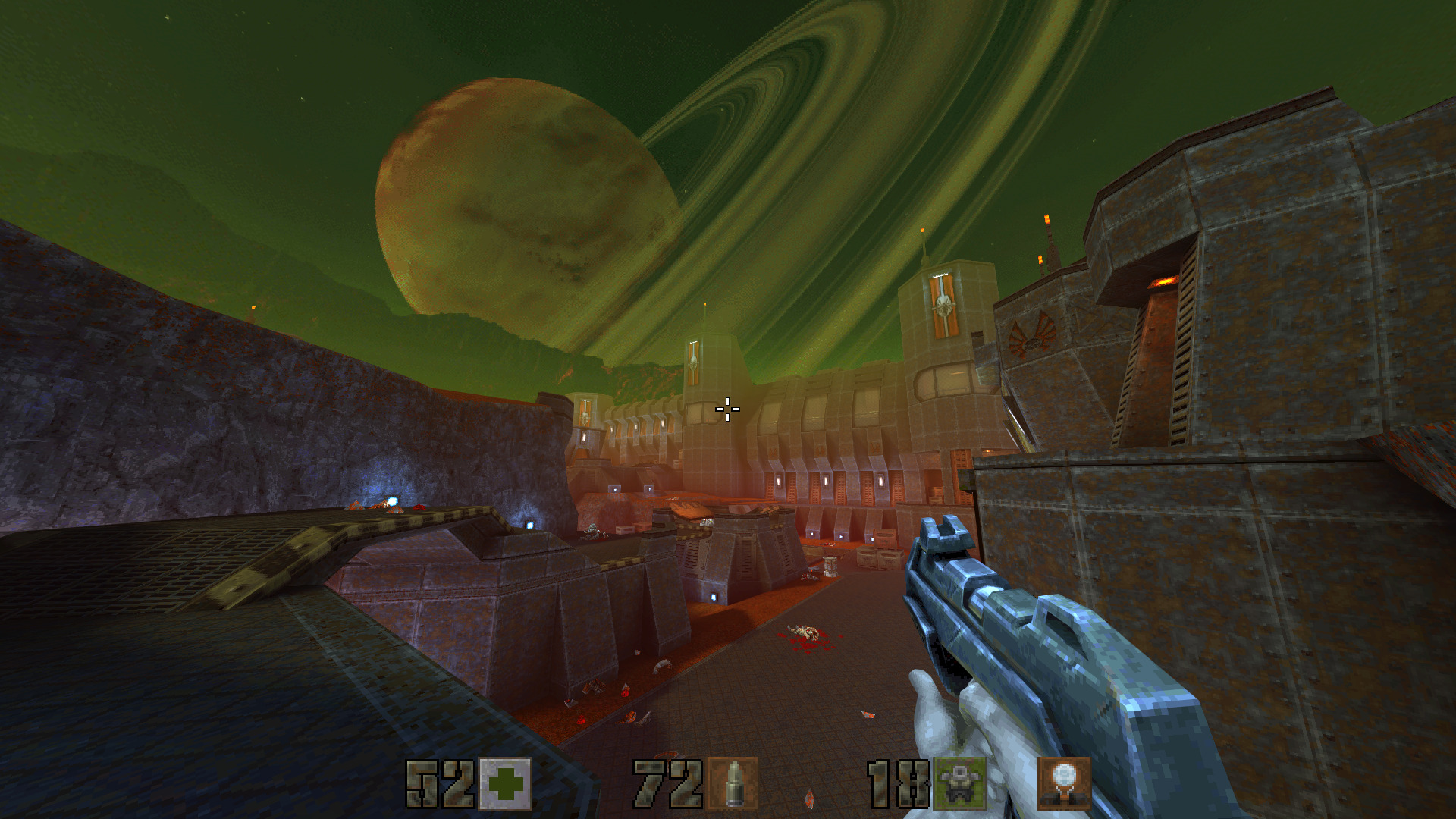This screenshot has width=1456, height=819.
Task: Click the large orange moon
Action: (523, 197)
